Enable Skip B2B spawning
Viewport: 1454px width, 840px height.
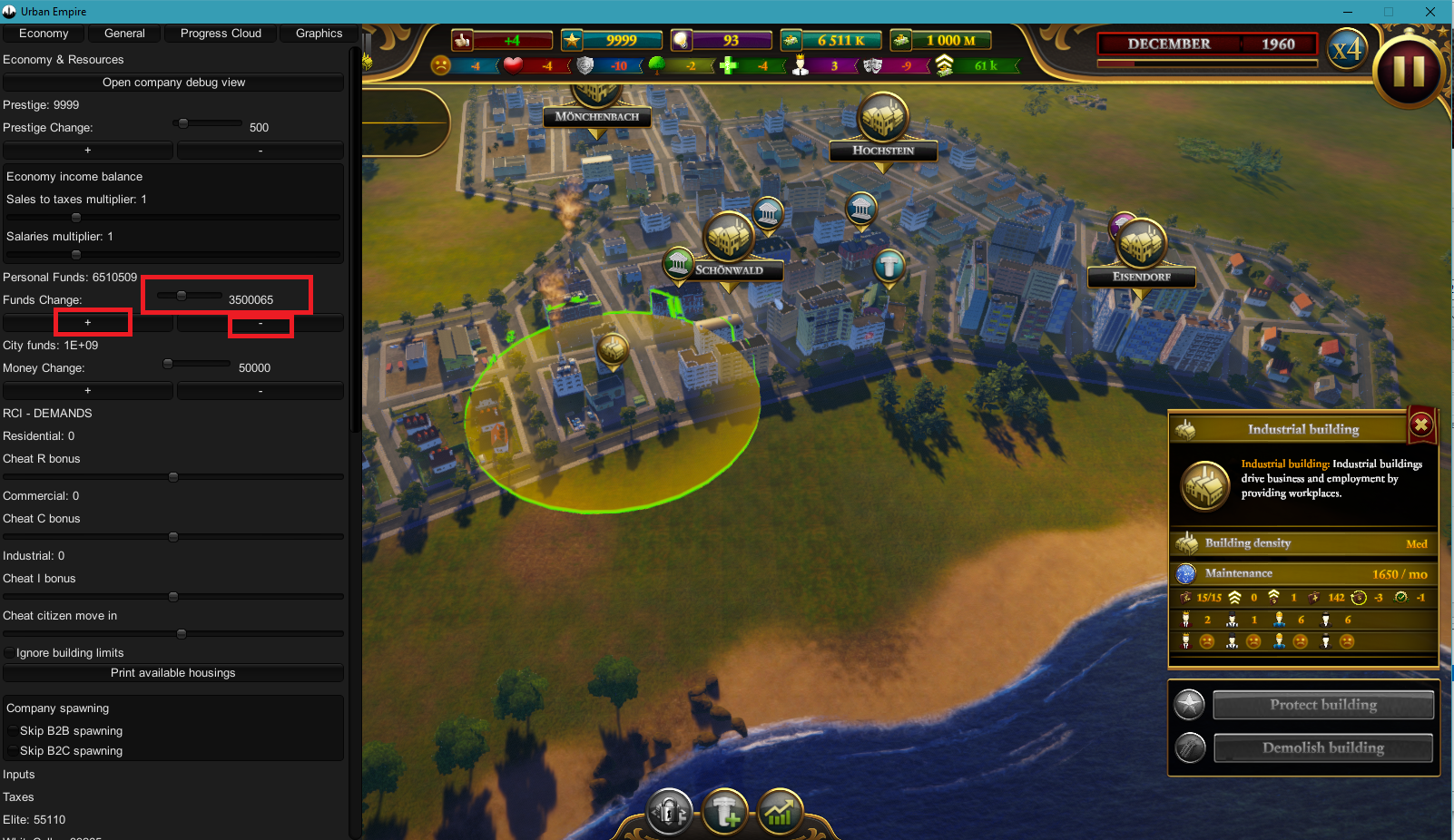[13, 731]
